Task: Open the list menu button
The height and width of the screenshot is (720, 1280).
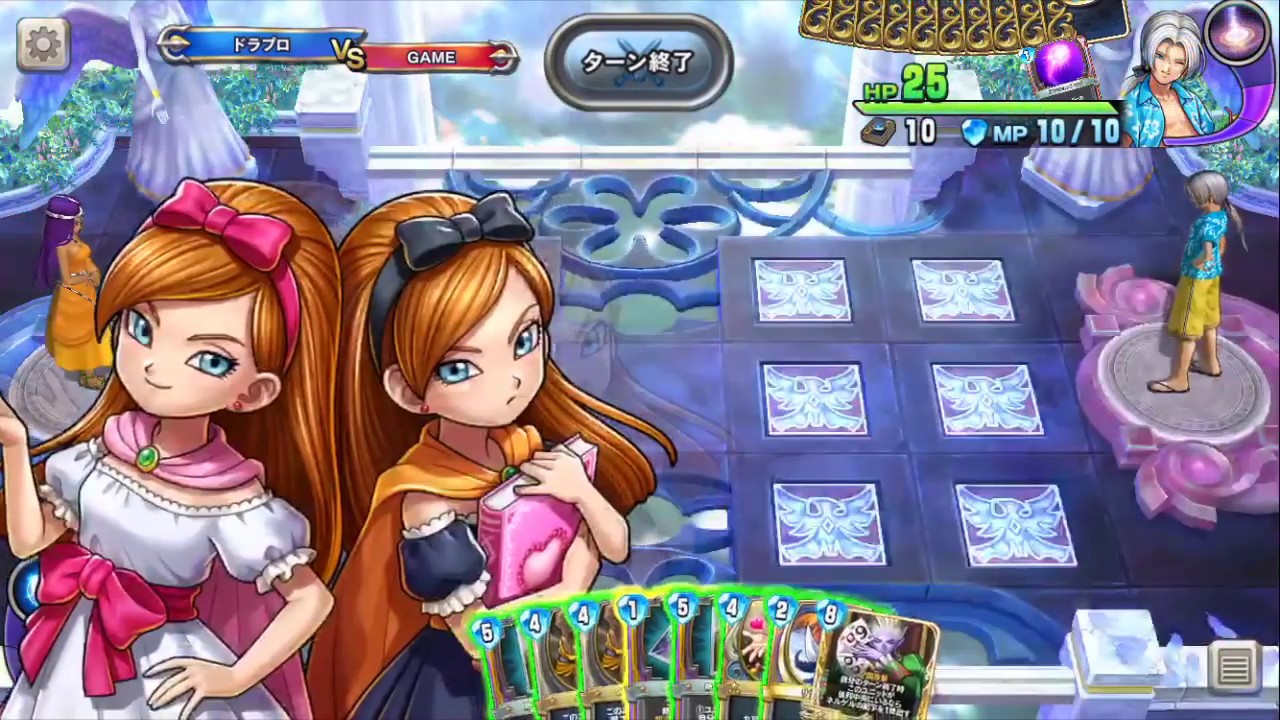Action: 1234,667
